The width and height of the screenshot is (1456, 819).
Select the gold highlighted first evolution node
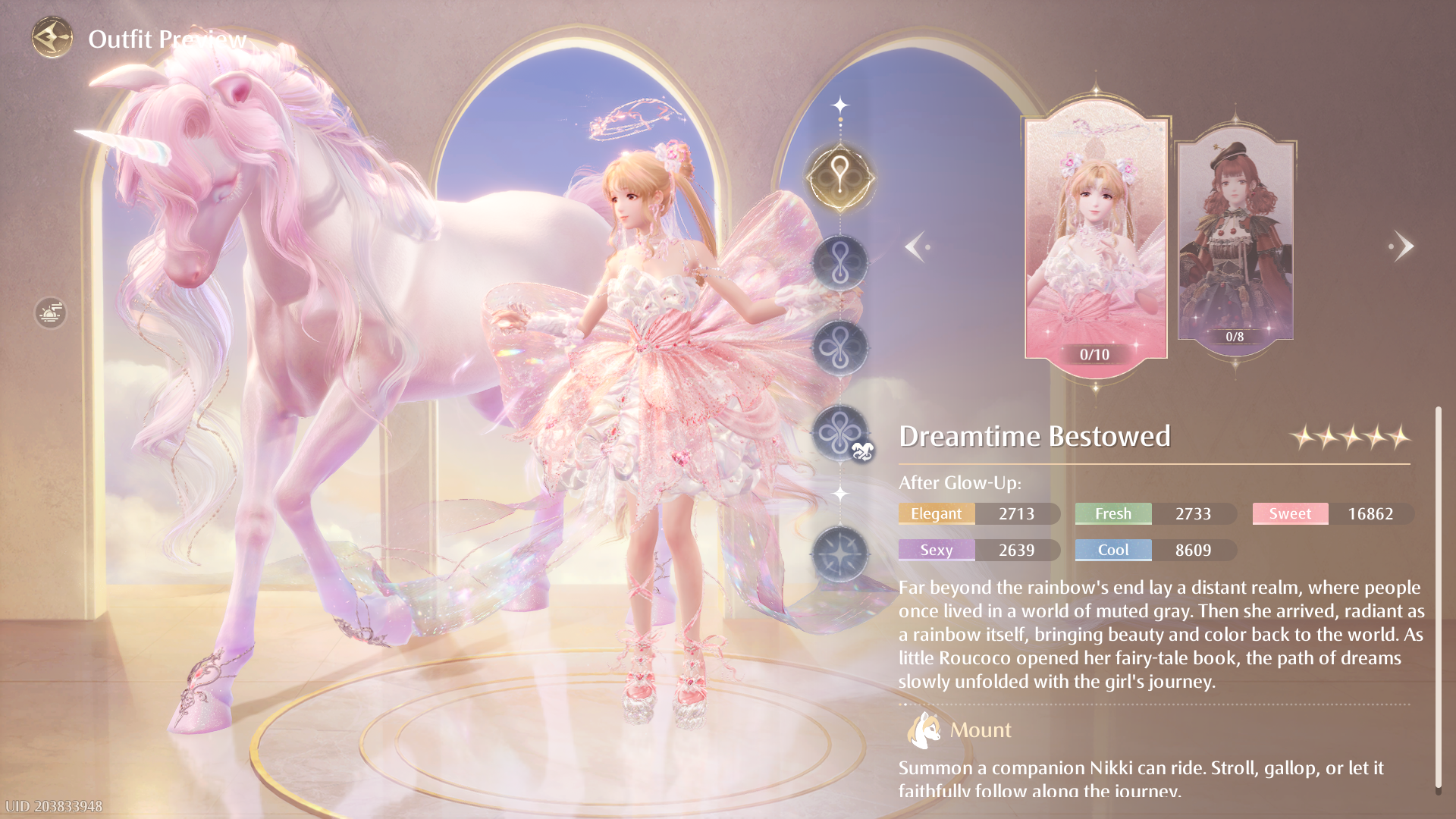(840, 178)
